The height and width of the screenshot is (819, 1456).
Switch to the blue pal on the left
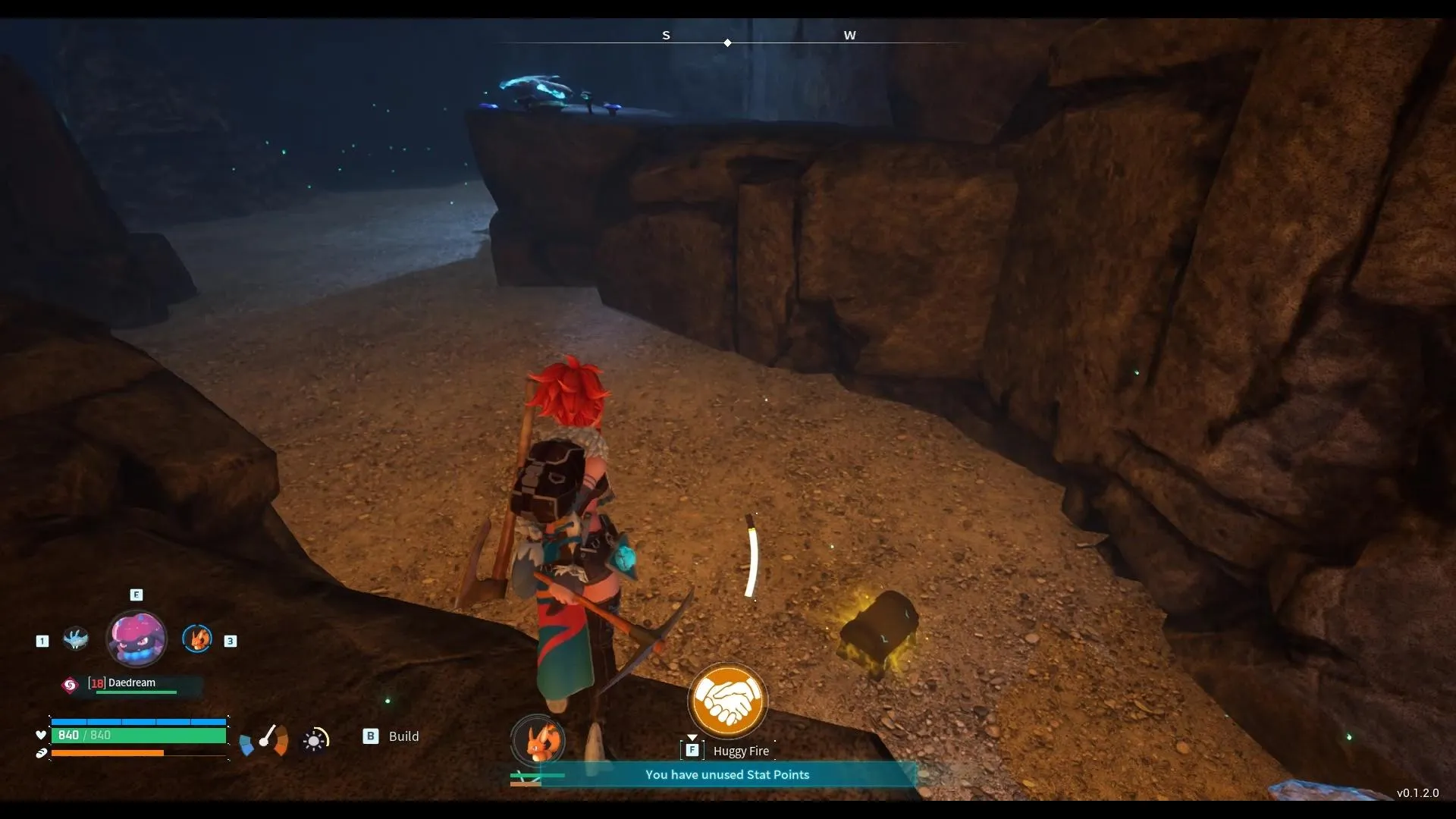[x=76, y=639]
